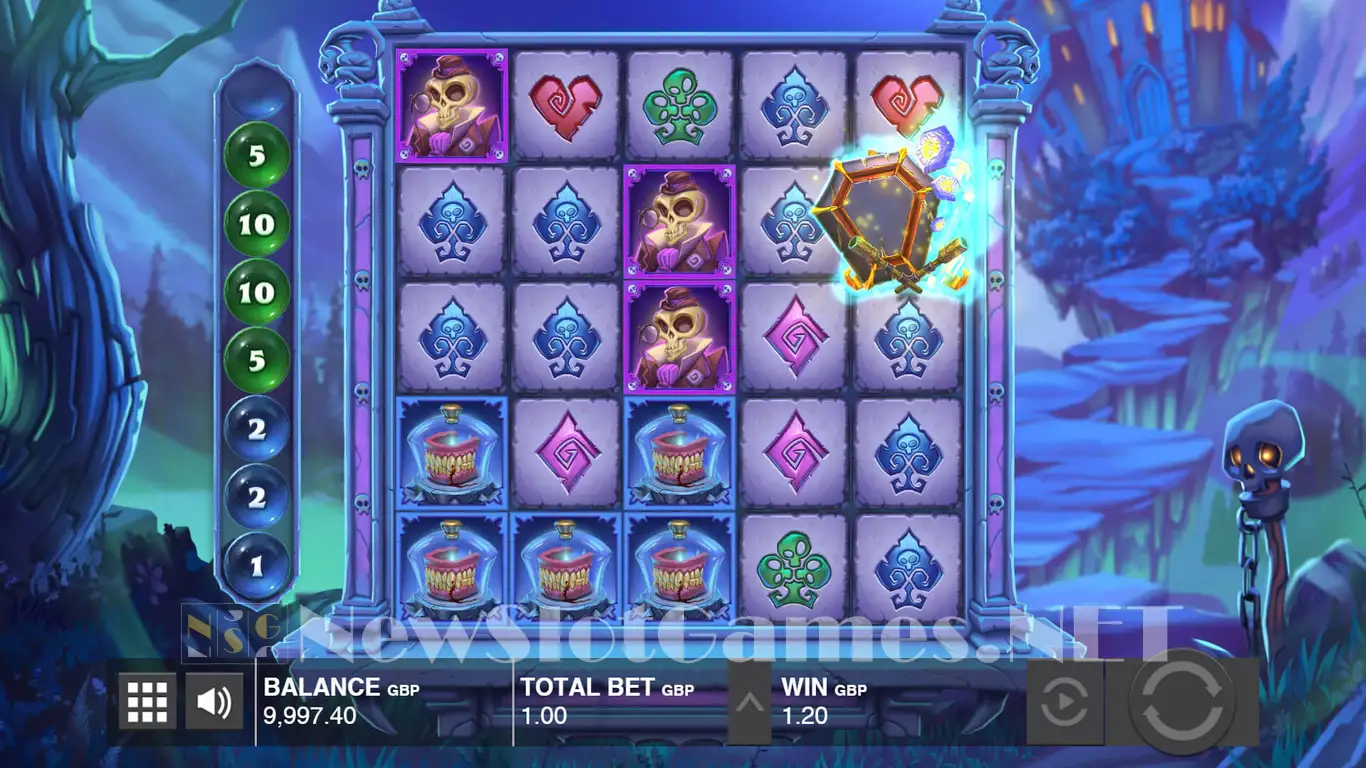Spin the reels with the large circular button
The image size is (1366, 768).
tap(1182, 703)
